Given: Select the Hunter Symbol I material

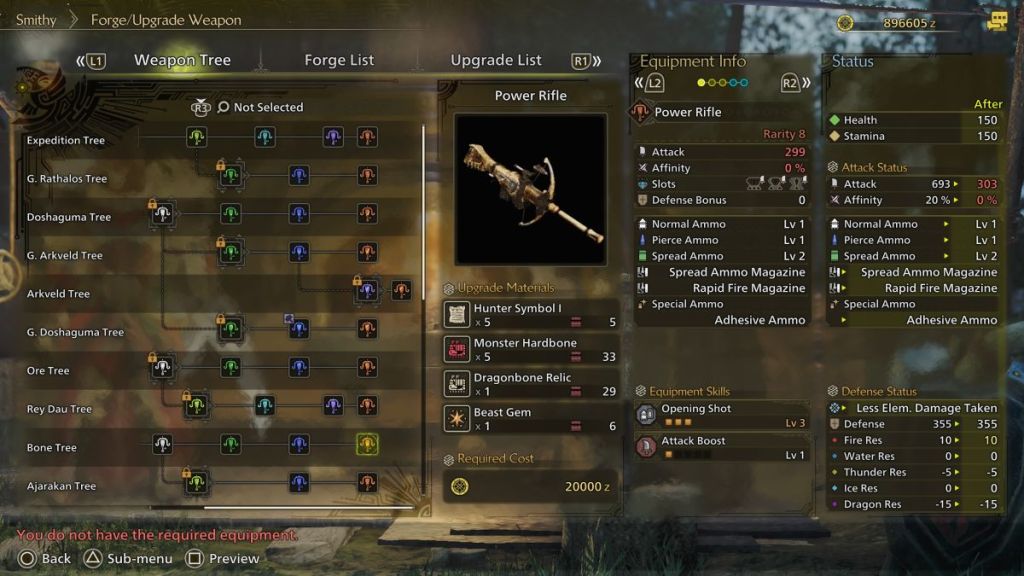Looking at the screenshot, I should click(531, 315).
